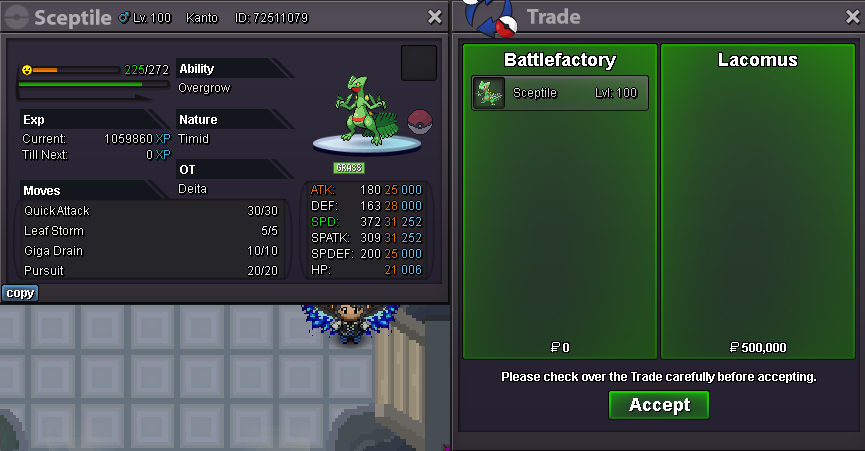Copy the Sceptile stats
The height and width of the screenshot is (451, 865).
pos(20,293)
